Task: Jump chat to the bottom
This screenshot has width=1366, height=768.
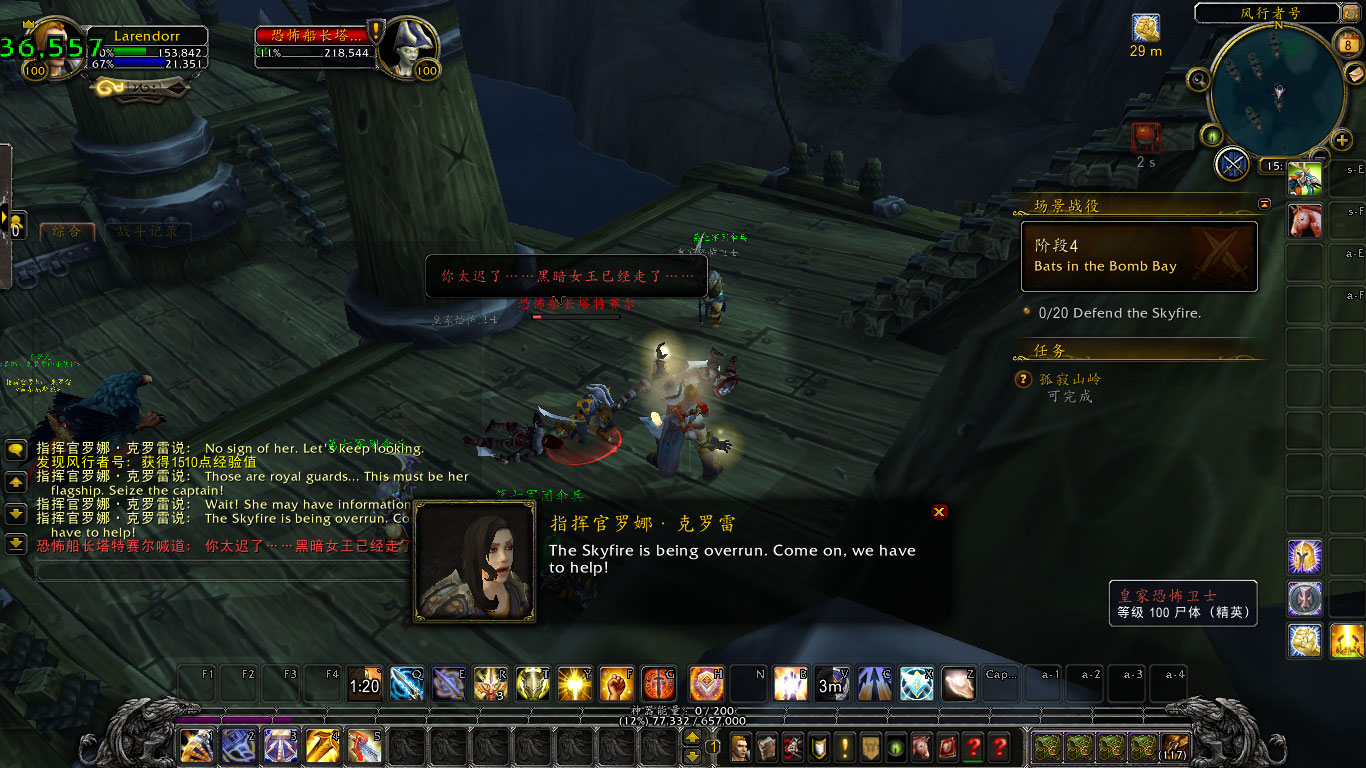Action: [x=16, y=543]
